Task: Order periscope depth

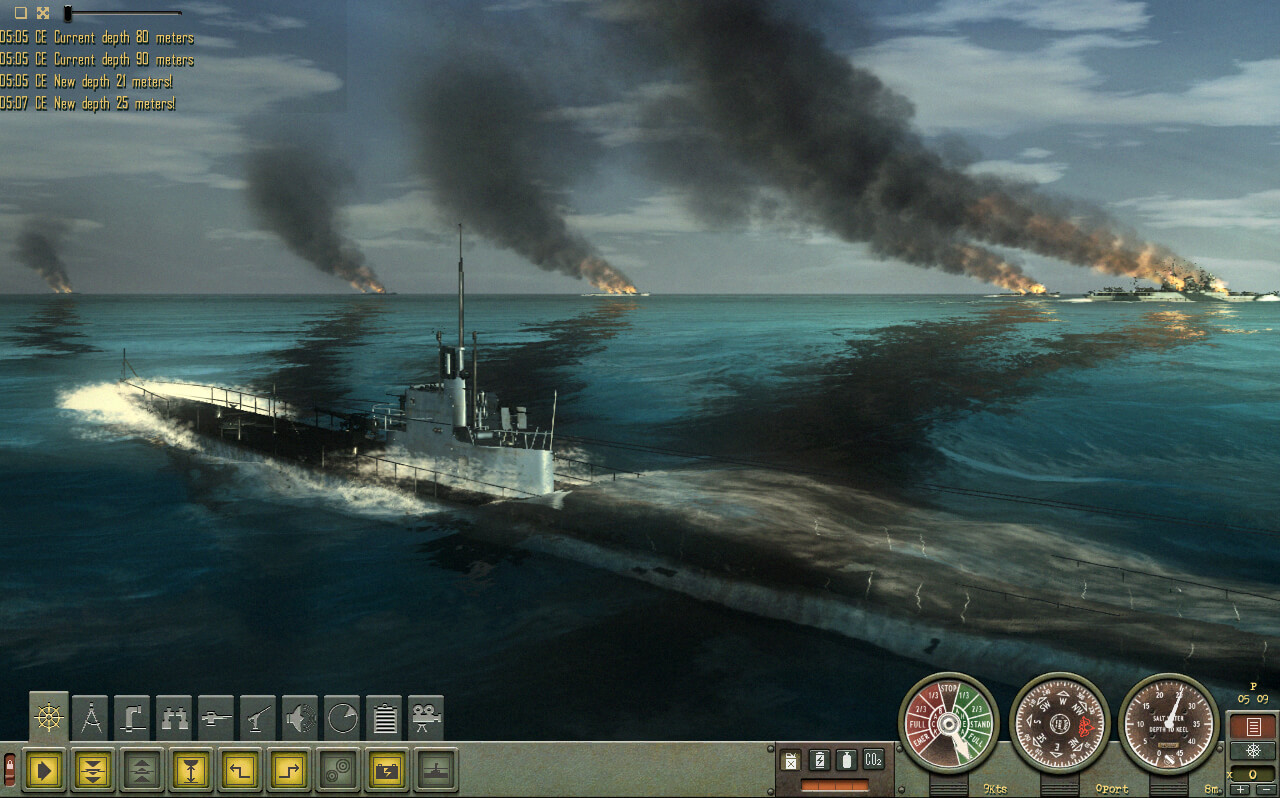Action: [x=188, y=769]
